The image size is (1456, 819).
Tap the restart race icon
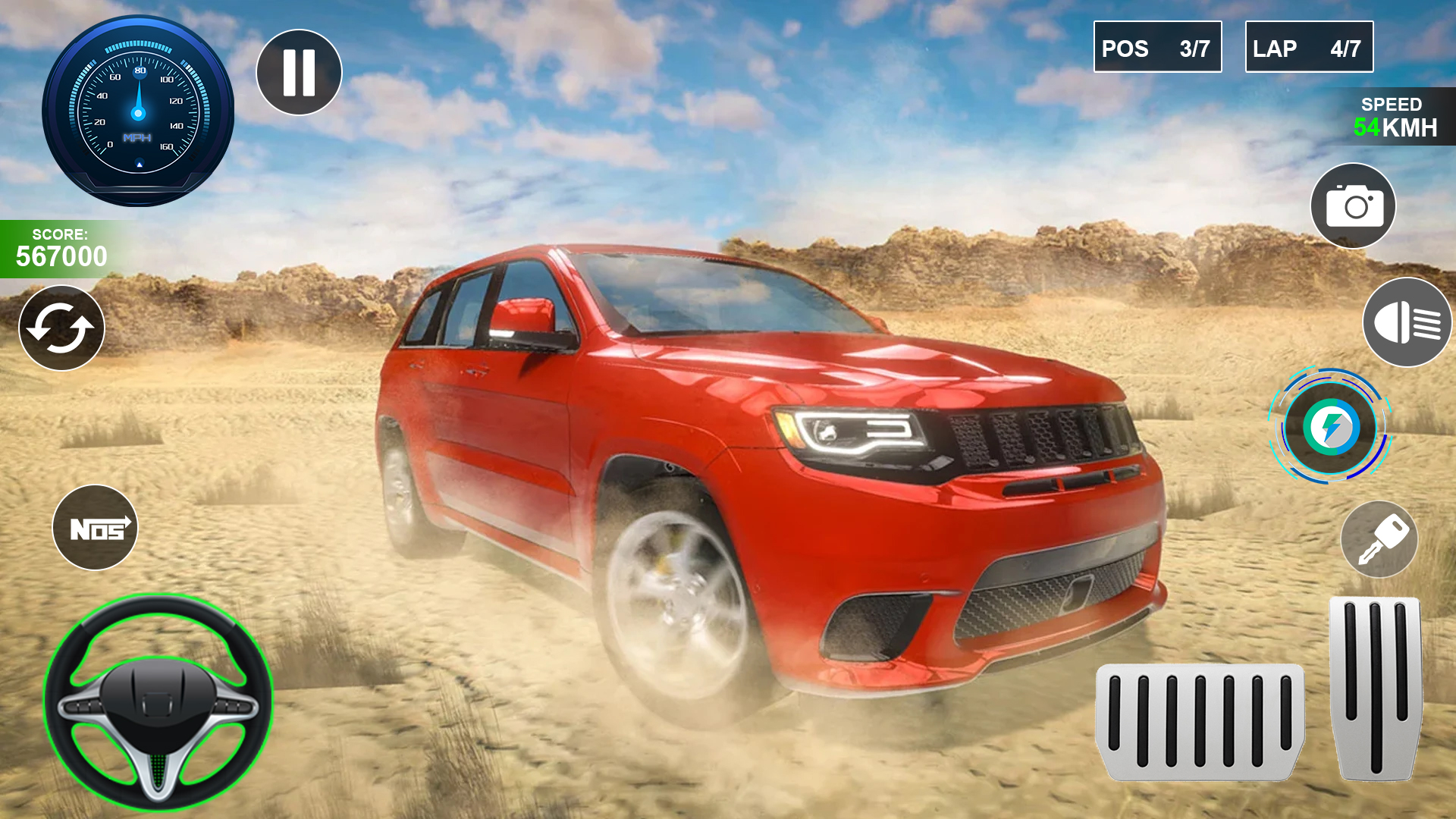tap(61, 328)
